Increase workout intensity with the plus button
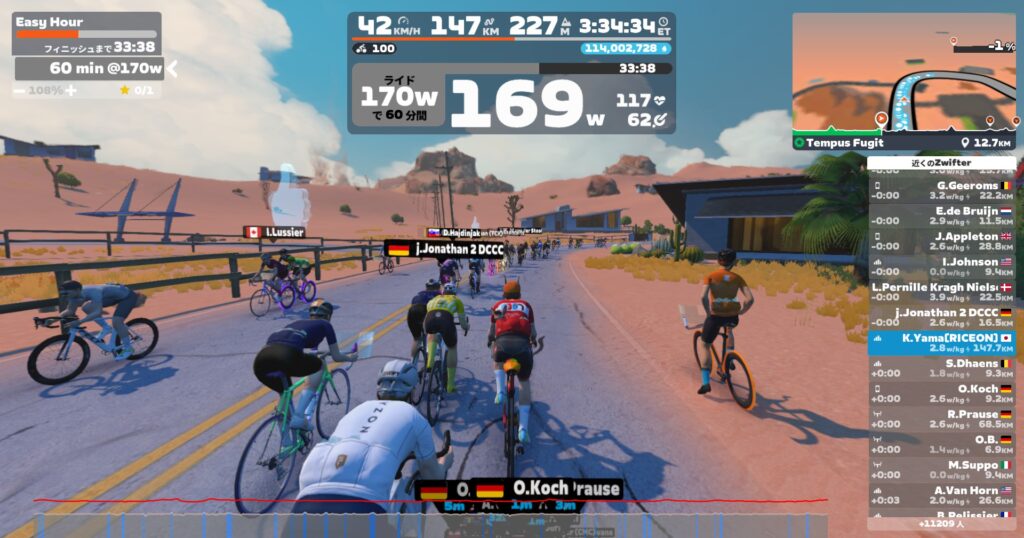This screenshot has height=538, width=1024. pos(72,90)
